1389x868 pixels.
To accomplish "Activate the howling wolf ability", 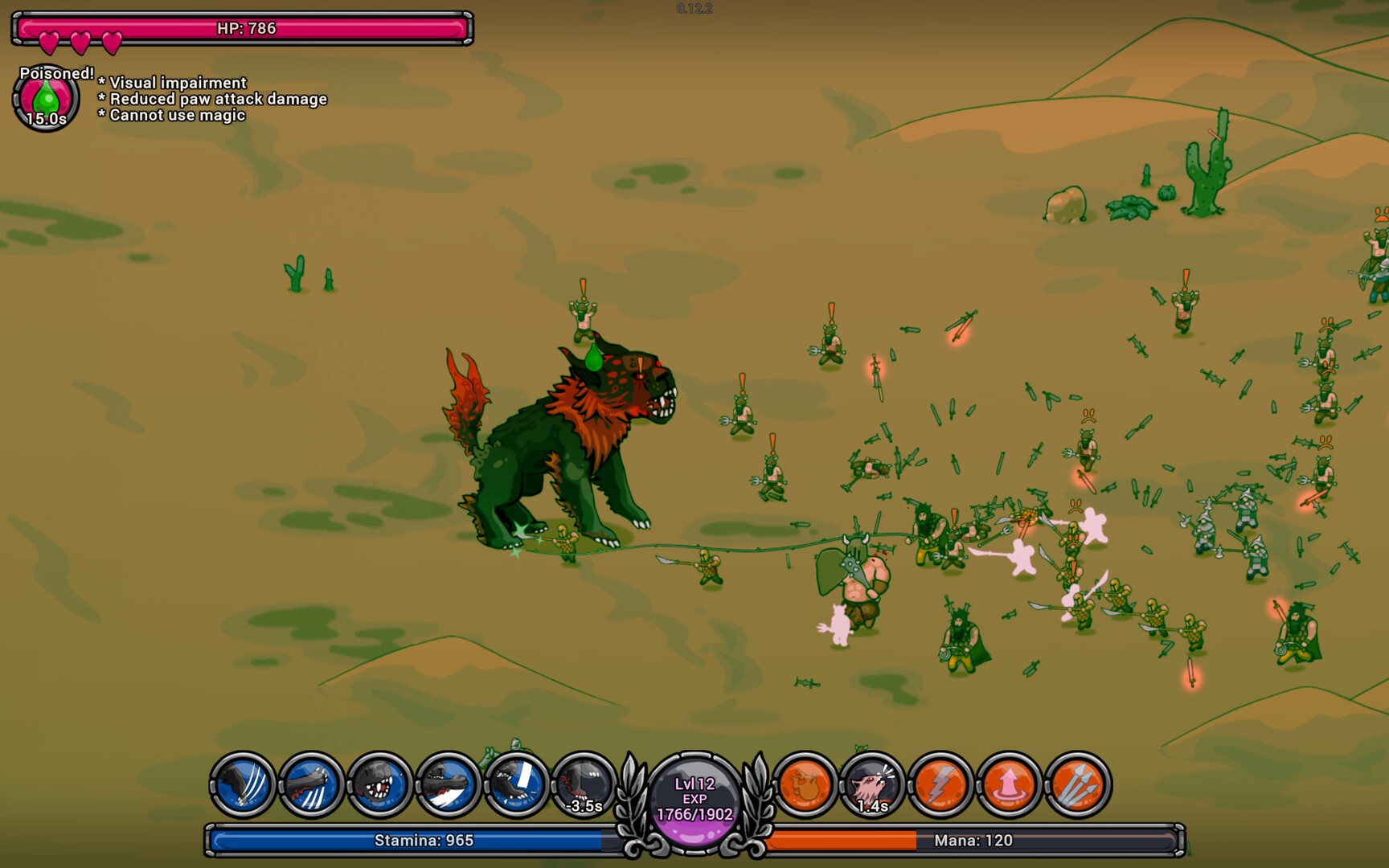I will click(873, 784).
